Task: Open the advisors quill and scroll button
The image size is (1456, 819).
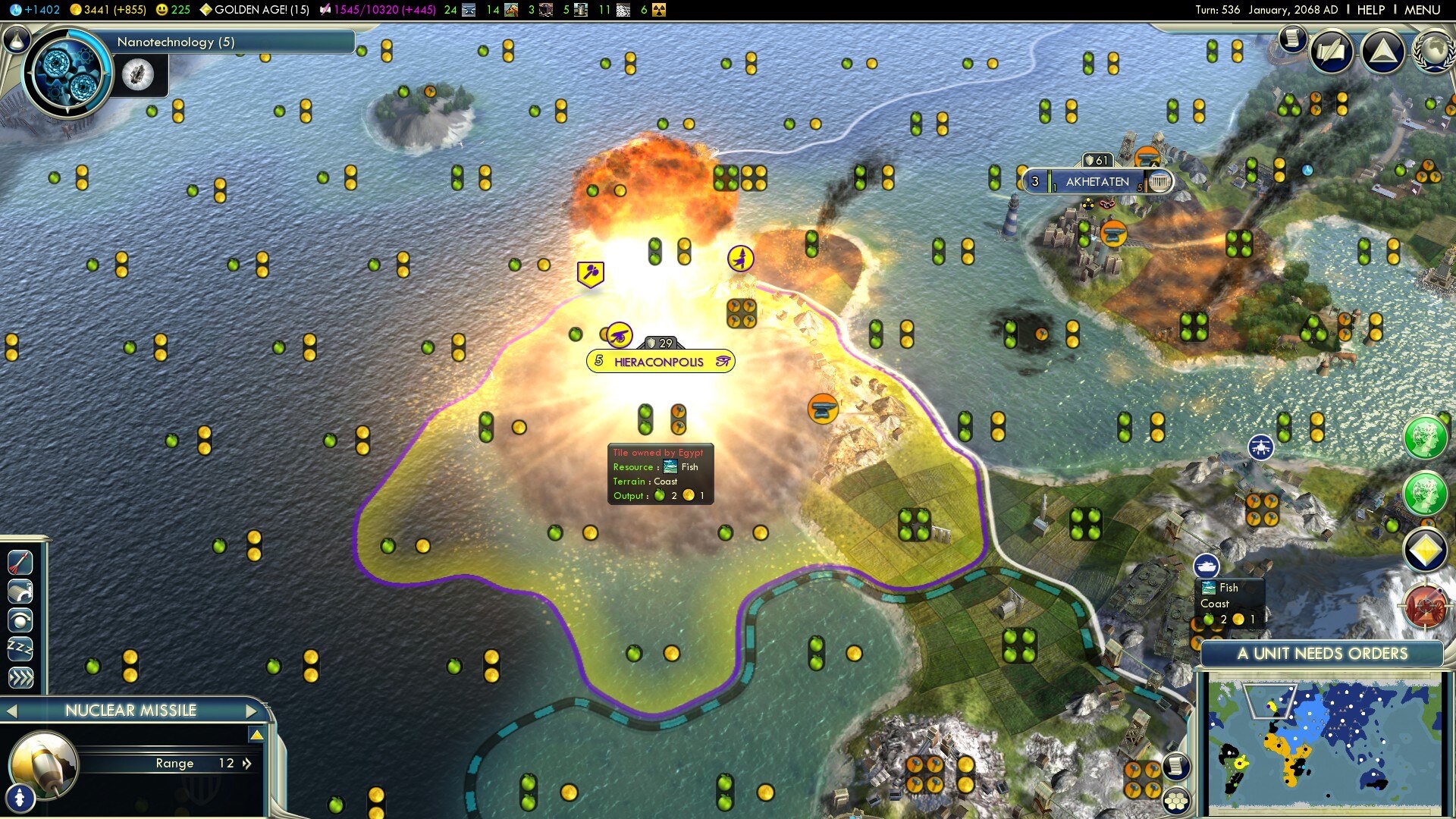Action: click(x=1331, y=52)
